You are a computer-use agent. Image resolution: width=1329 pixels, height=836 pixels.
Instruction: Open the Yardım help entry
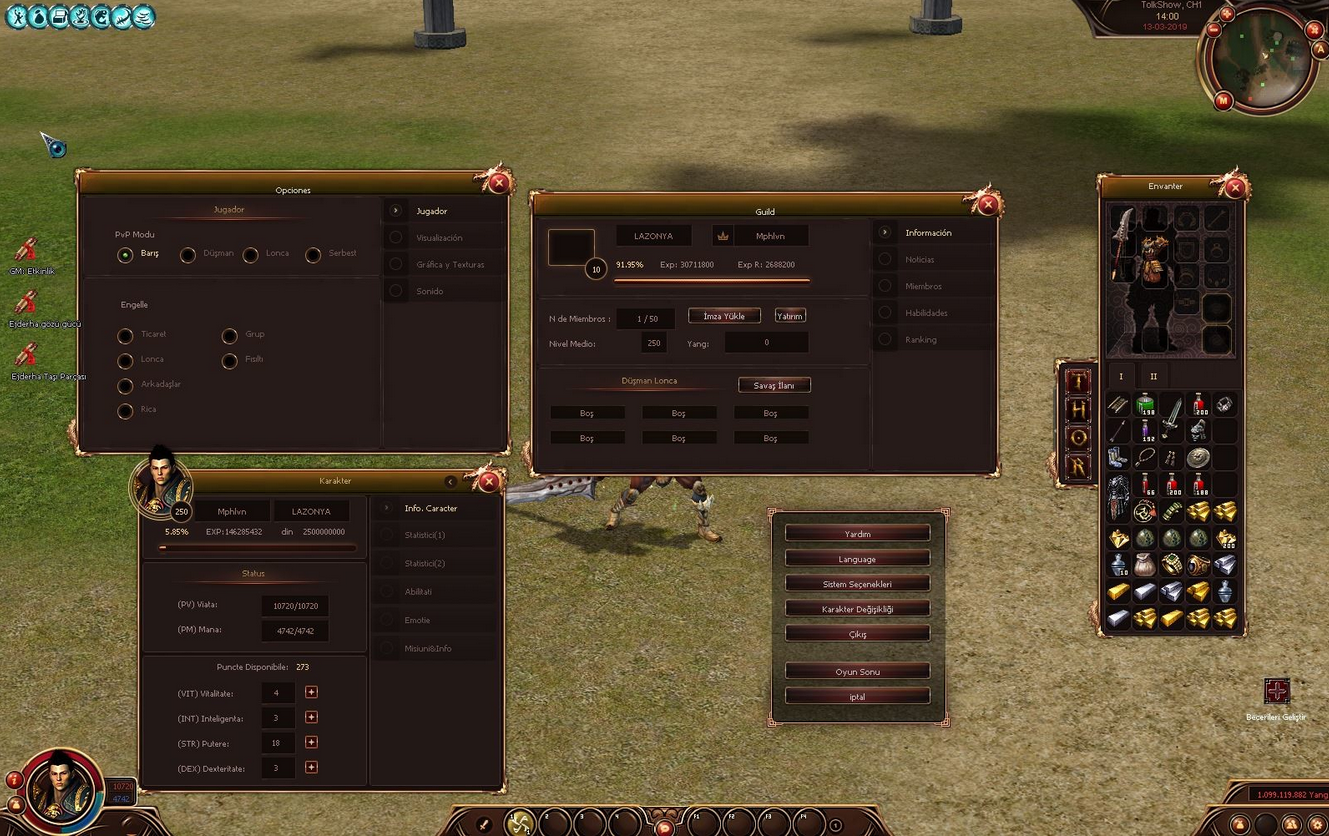857,533
